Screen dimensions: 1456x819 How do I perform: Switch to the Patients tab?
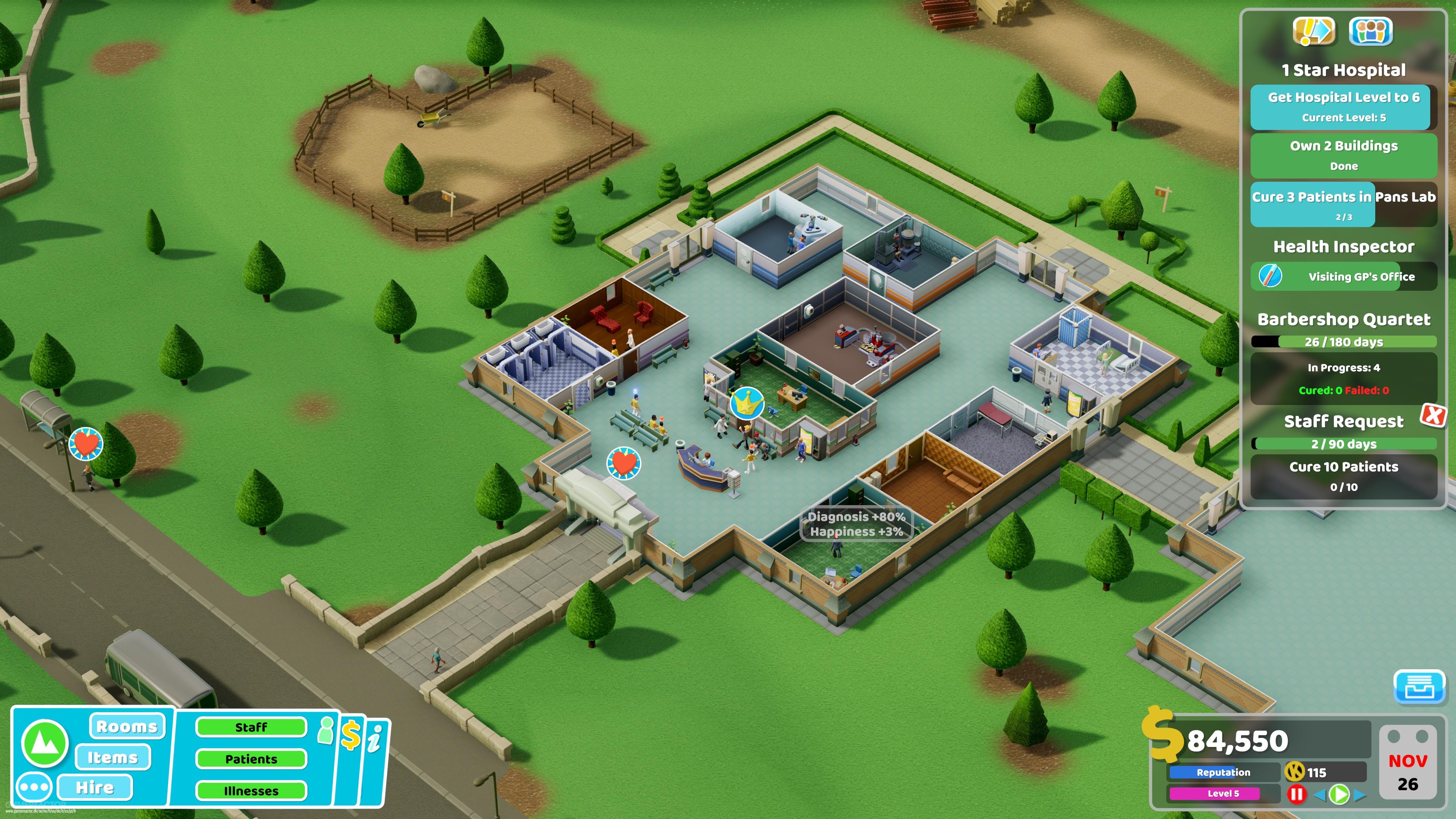click(250, 759)
